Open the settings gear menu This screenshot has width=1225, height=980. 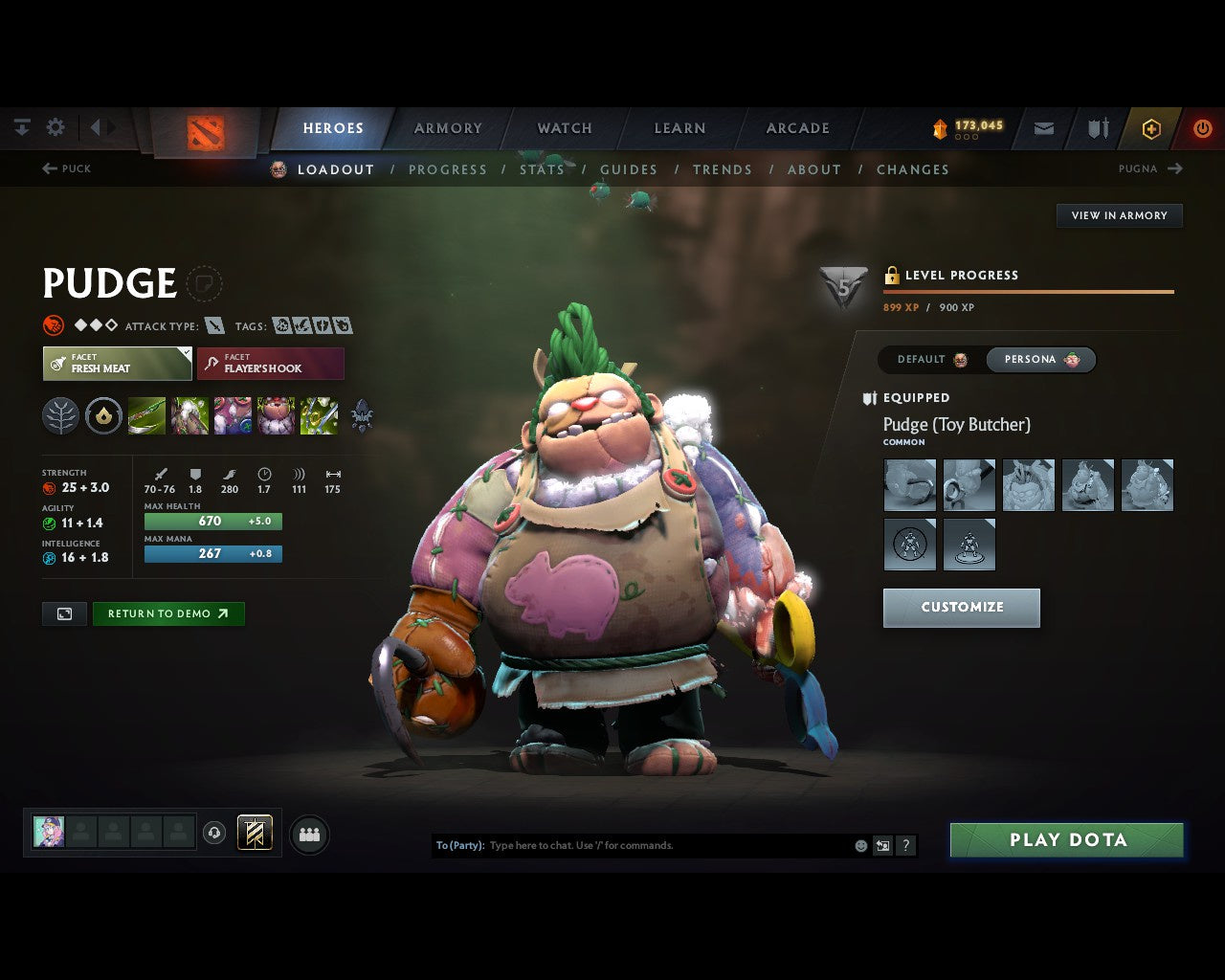[x=56, y=126]
